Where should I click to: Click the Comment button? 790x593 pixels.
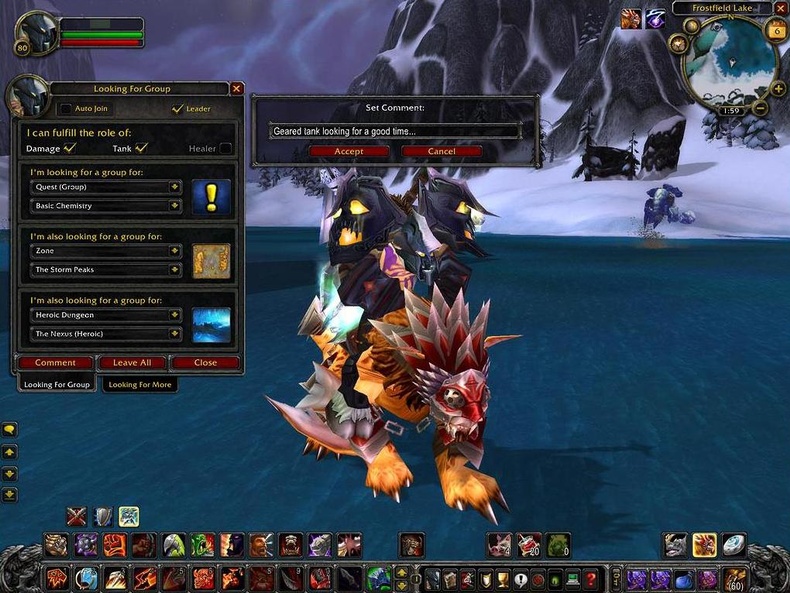tap(55, 363)
